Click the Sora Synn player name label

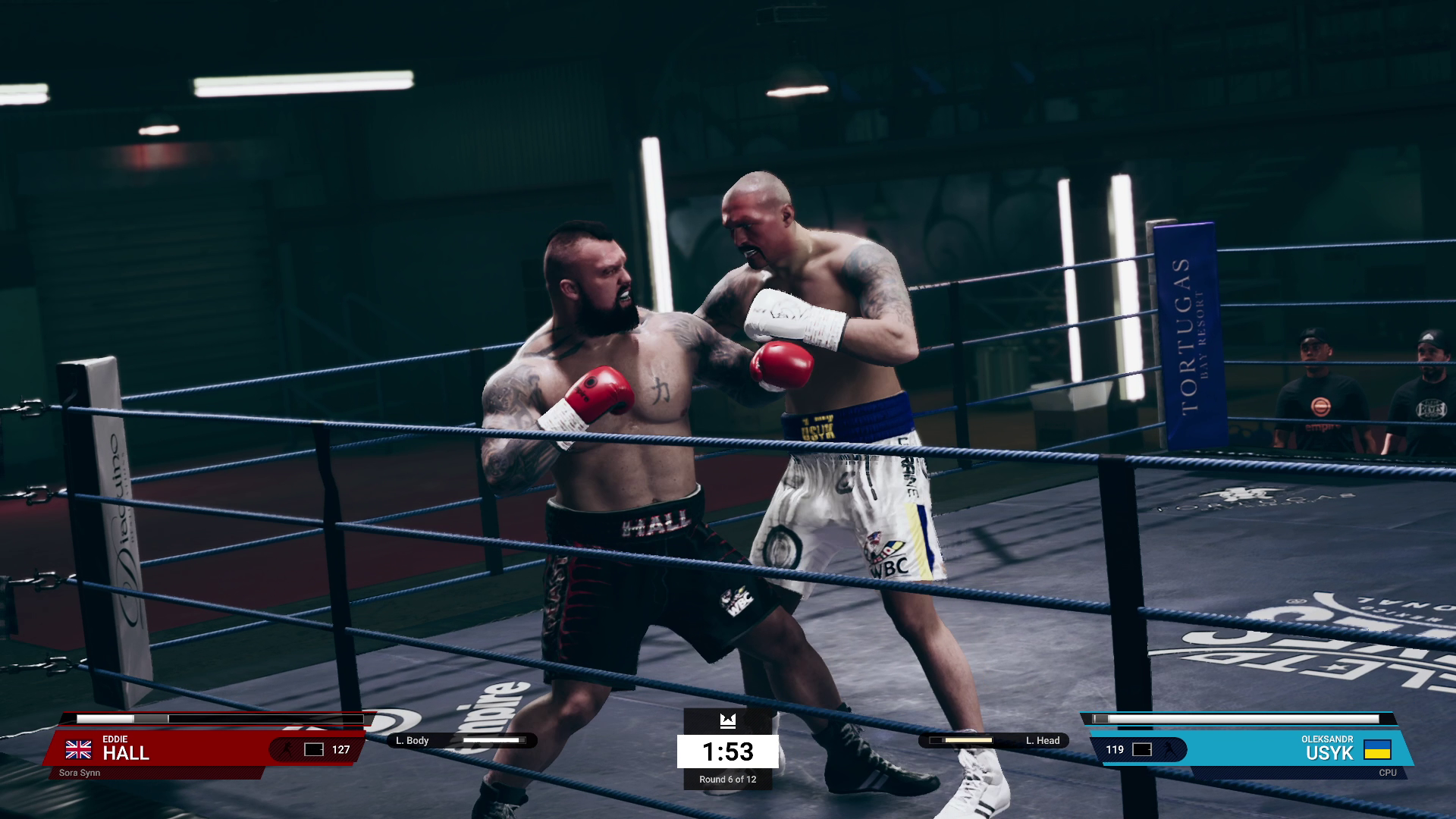pos(80,771)
